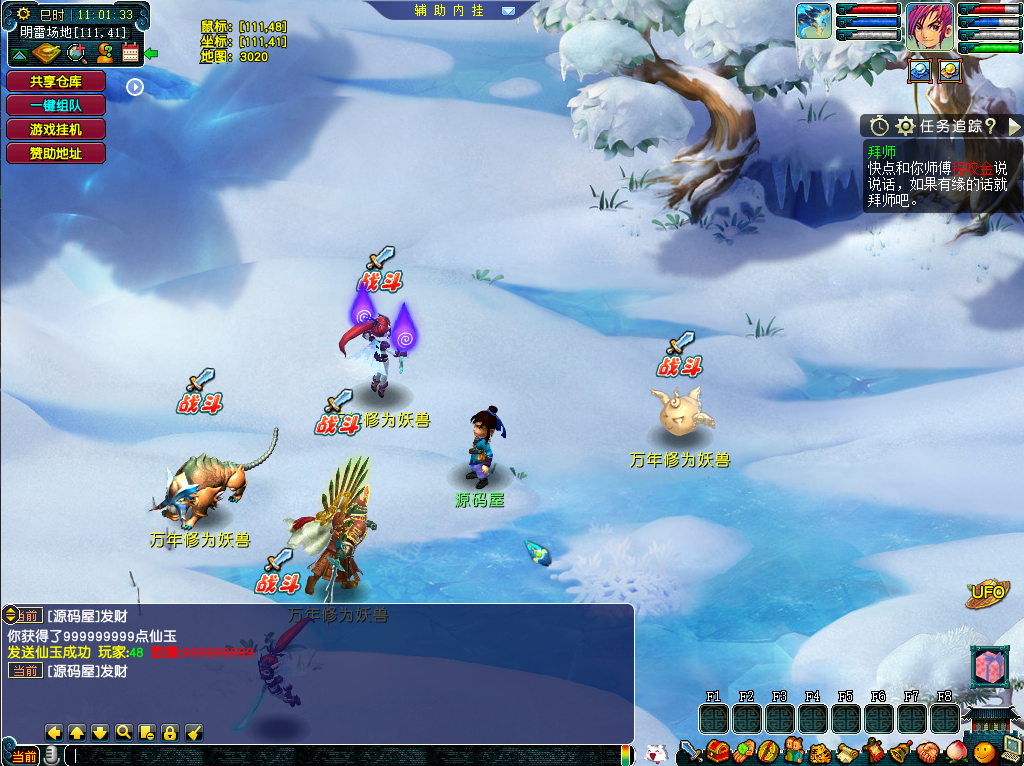The image size is (1024, 766).
Task: Open the tiger head pet icon
Action: click(x=820, y=752)
